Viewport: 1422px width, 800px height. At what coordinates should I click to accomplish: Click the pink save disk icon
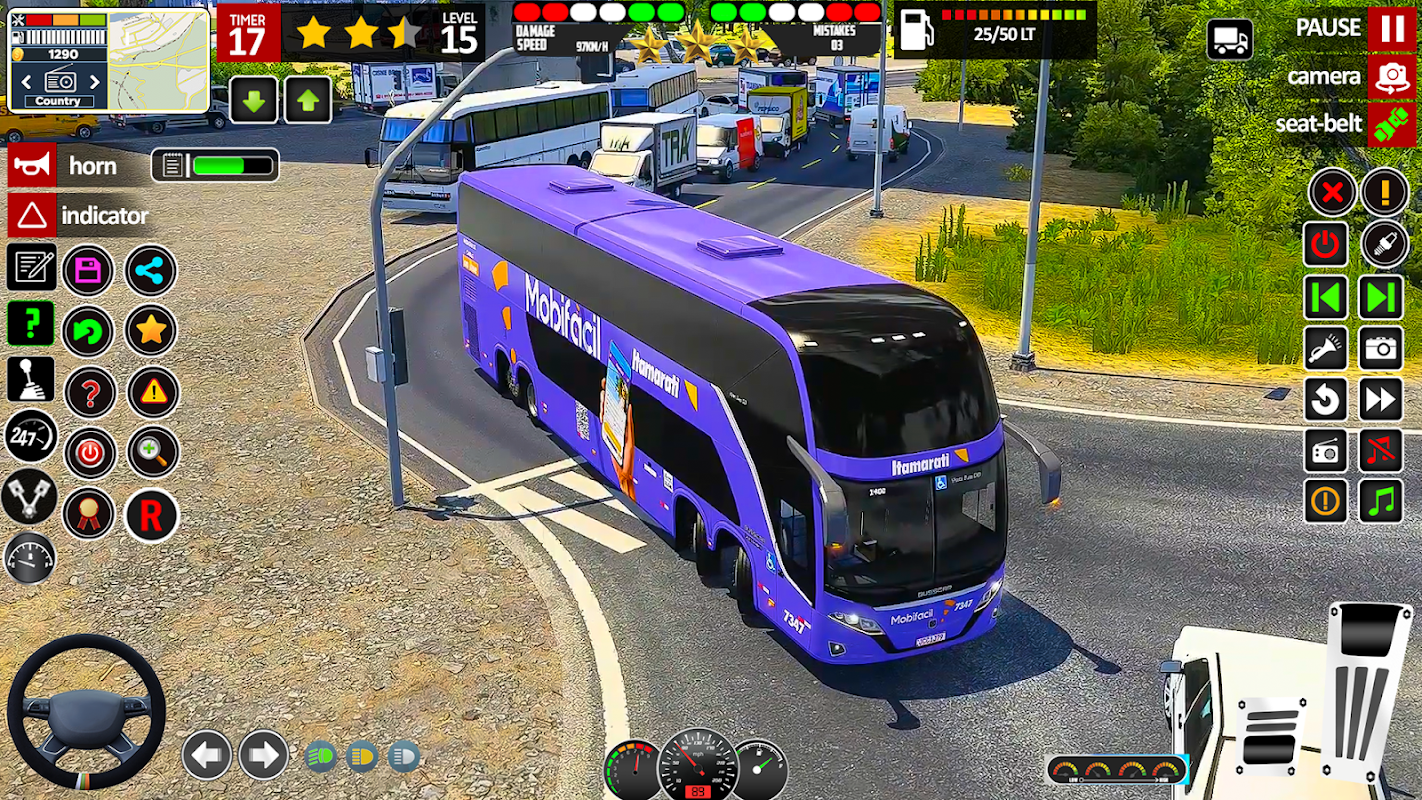88,270
